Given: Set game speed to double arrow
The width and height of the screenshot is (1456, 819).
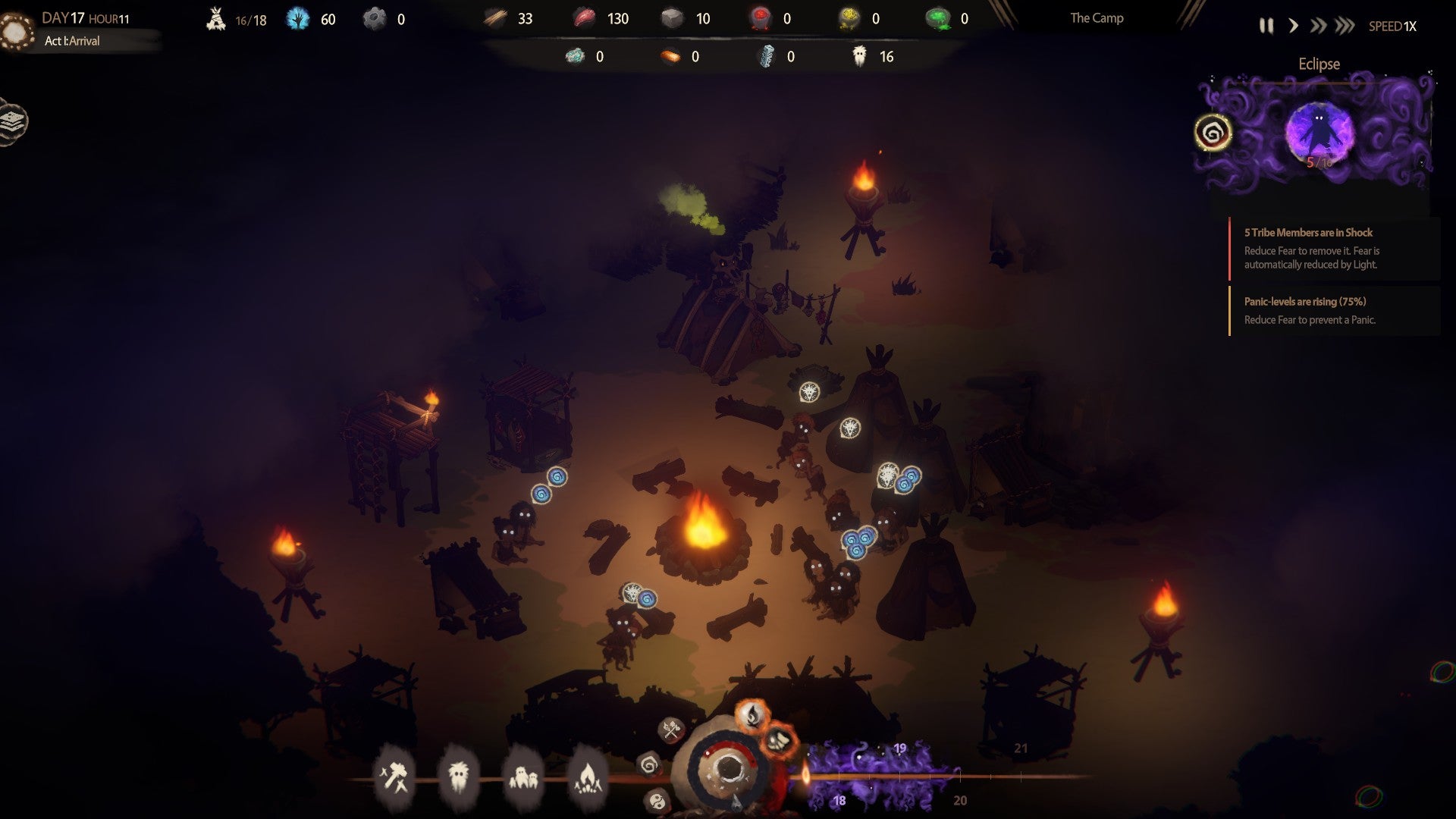Looking at the screenshot, I should [1318, 27].
